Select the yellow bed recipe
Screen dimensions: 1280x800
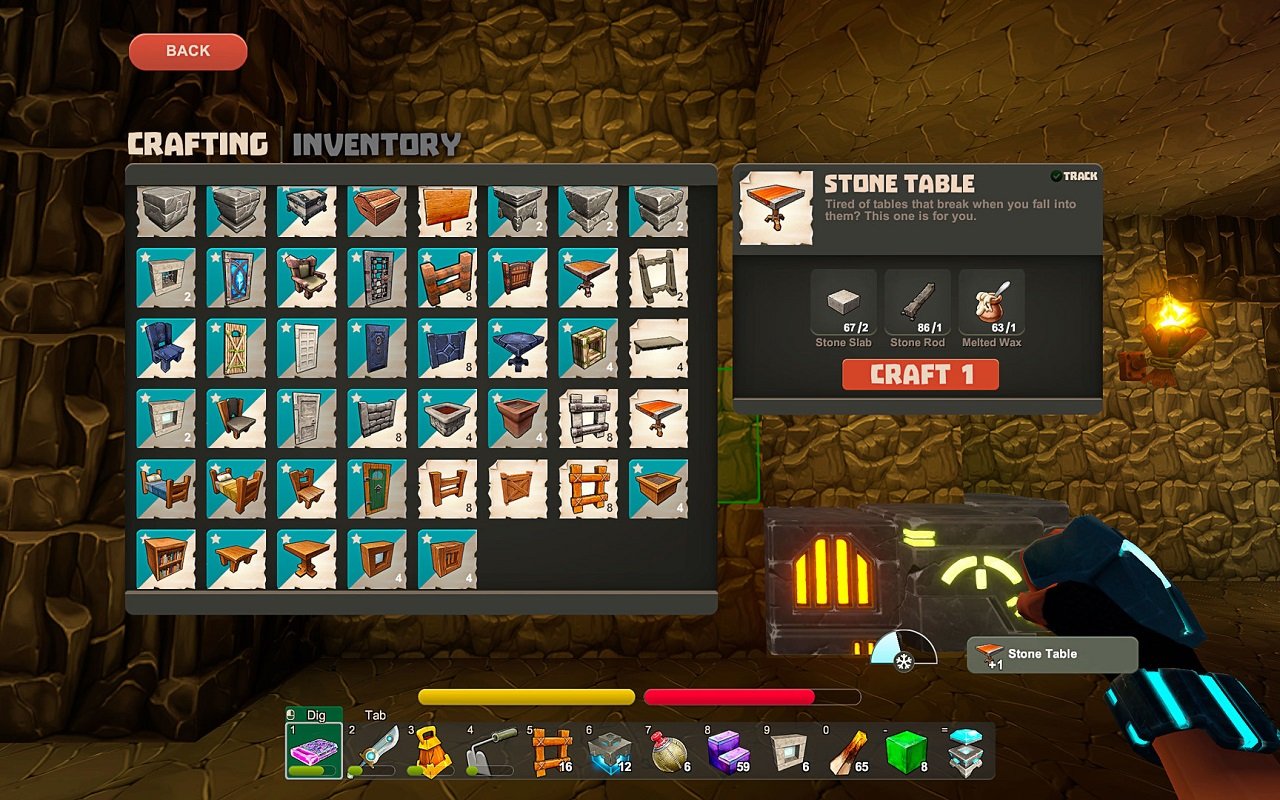[x=236, y=490]
